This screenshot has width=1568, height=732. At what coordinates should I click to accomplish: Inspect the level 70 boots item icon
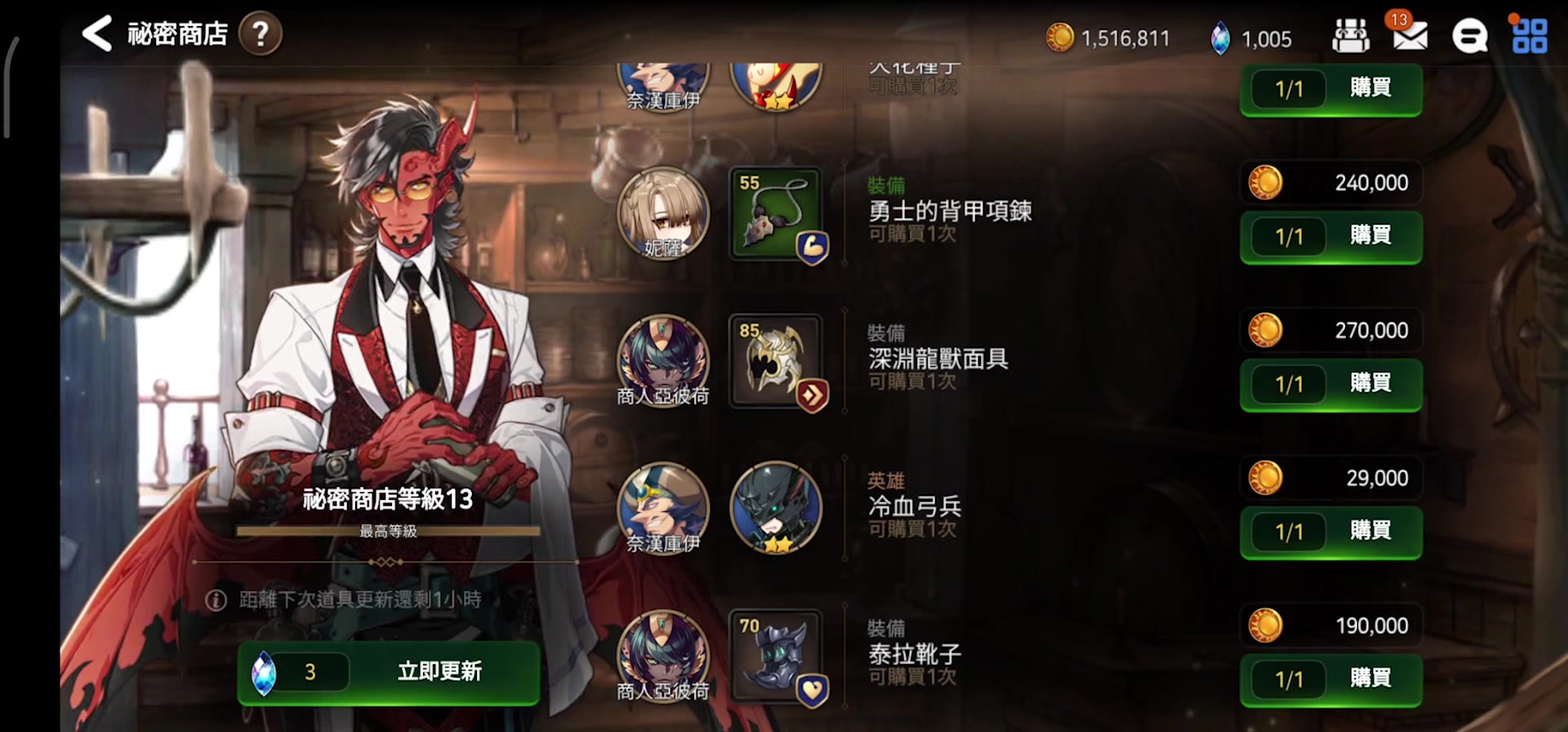click(x=776, y=656)
